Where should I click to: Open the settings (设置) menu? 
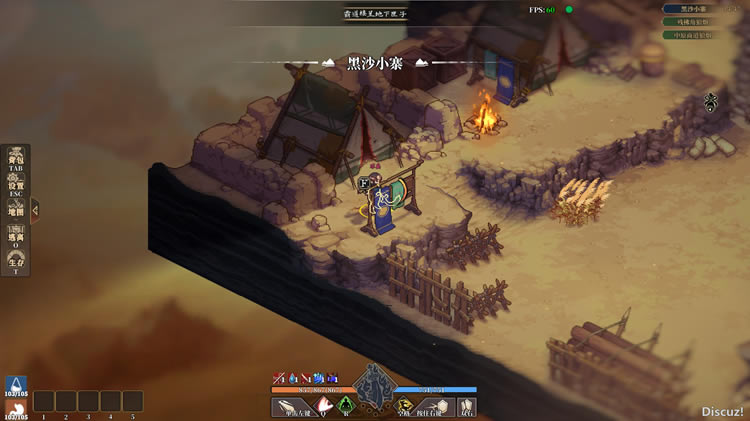point(16,186)
